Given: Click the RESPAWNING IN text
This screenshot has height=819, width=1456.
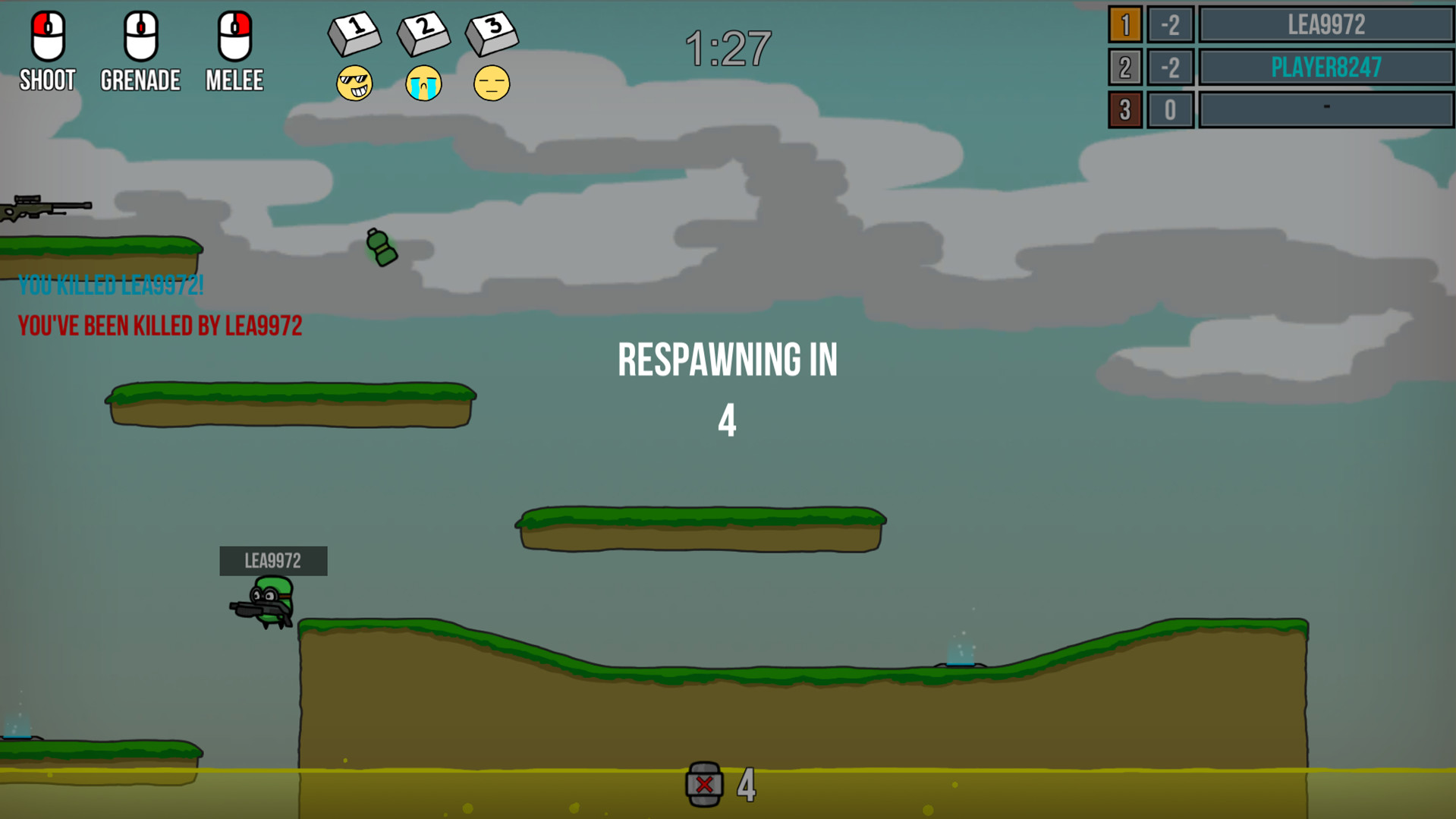Looking at the screenshot, I should 728,360.
